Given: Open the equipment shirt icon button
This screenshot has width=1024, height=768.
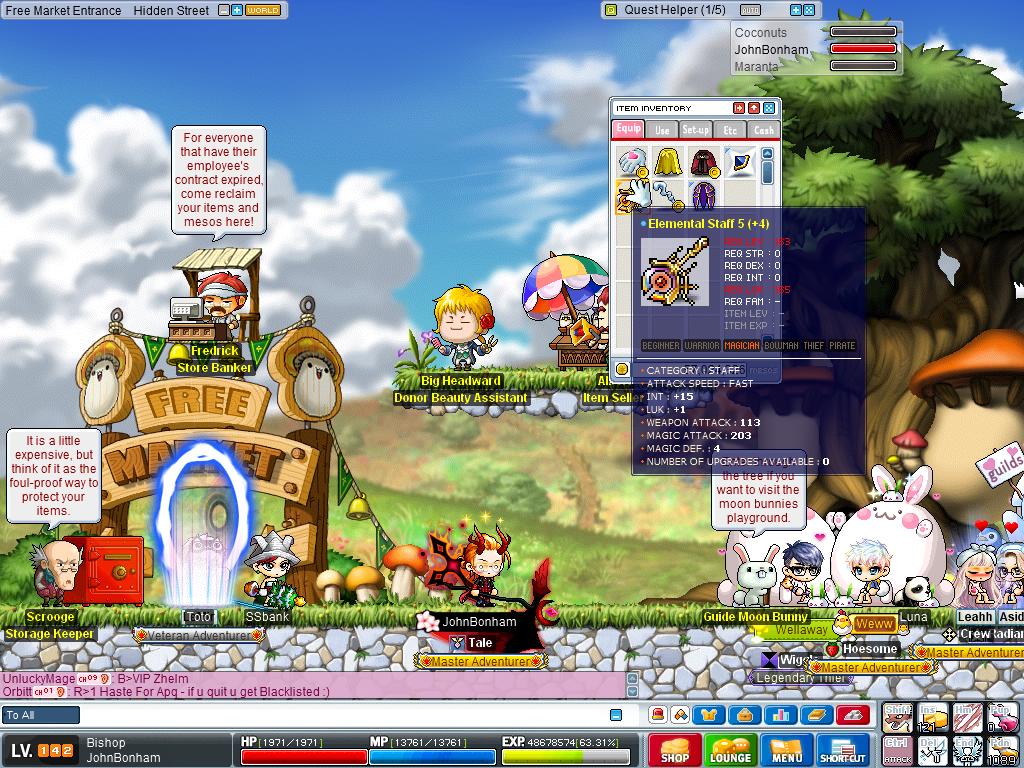Looking at the screenshot, I should pyautogui.click(x=711, y=715).
